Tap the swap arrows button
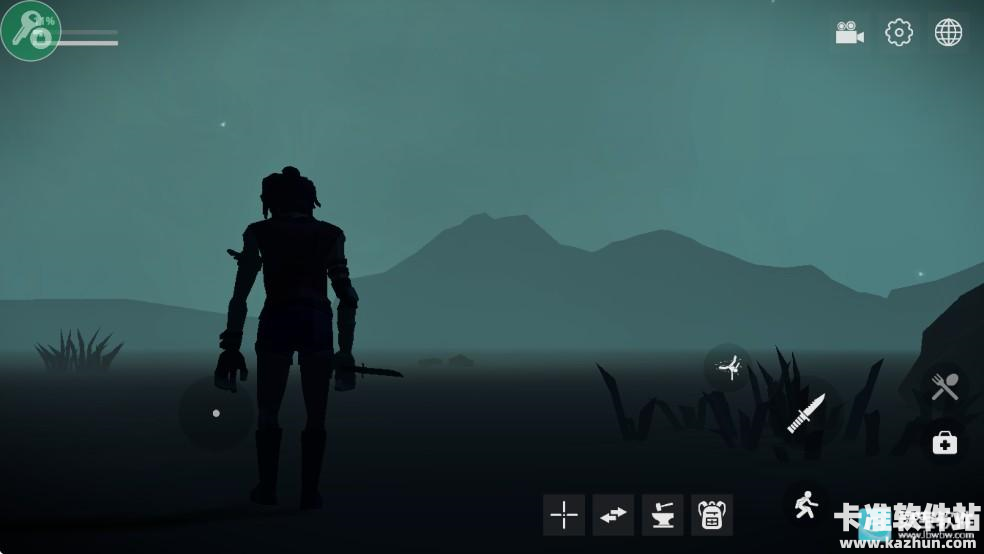This screenshot has height=554, width=984. pos(613,515)
